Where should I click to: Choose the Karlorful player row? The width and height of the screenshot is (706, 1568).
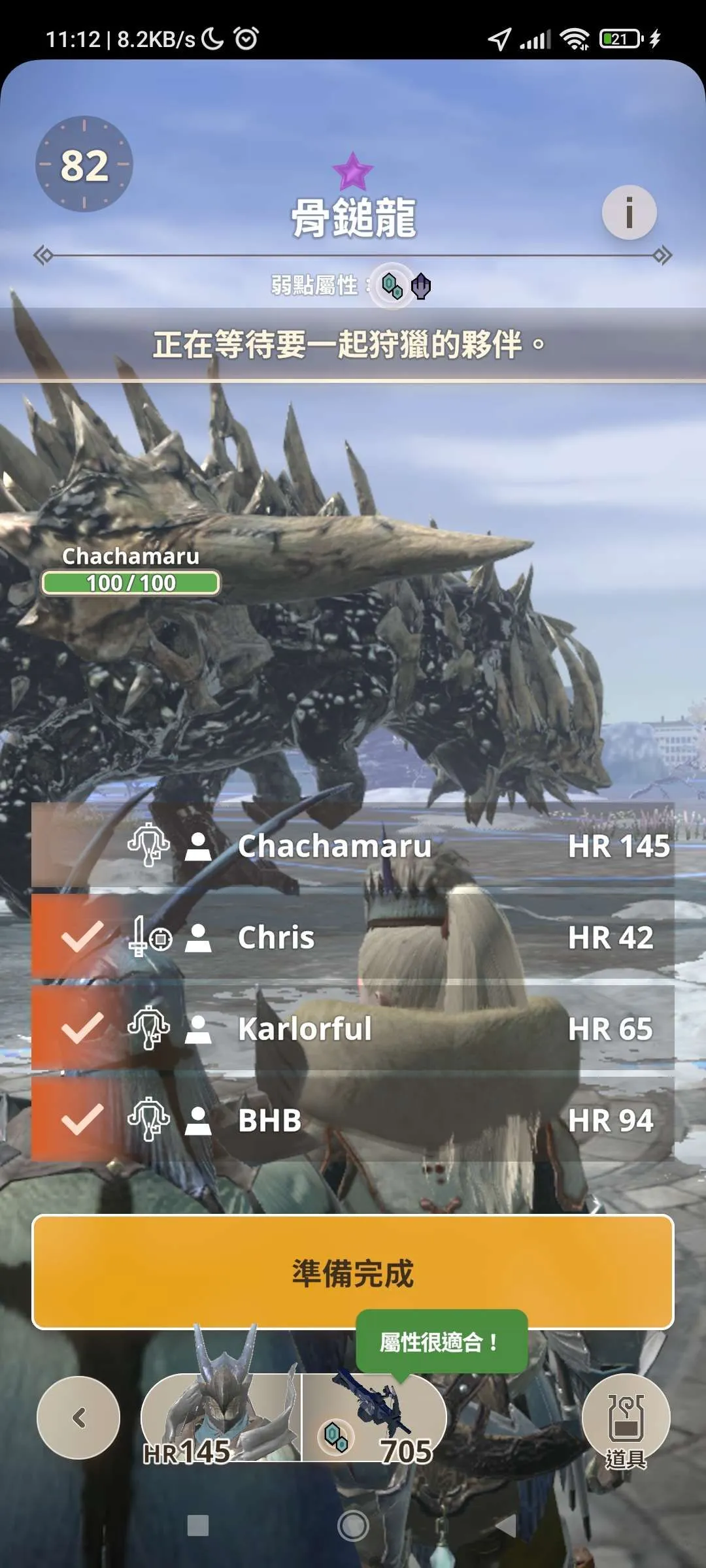pos(353,1029)
